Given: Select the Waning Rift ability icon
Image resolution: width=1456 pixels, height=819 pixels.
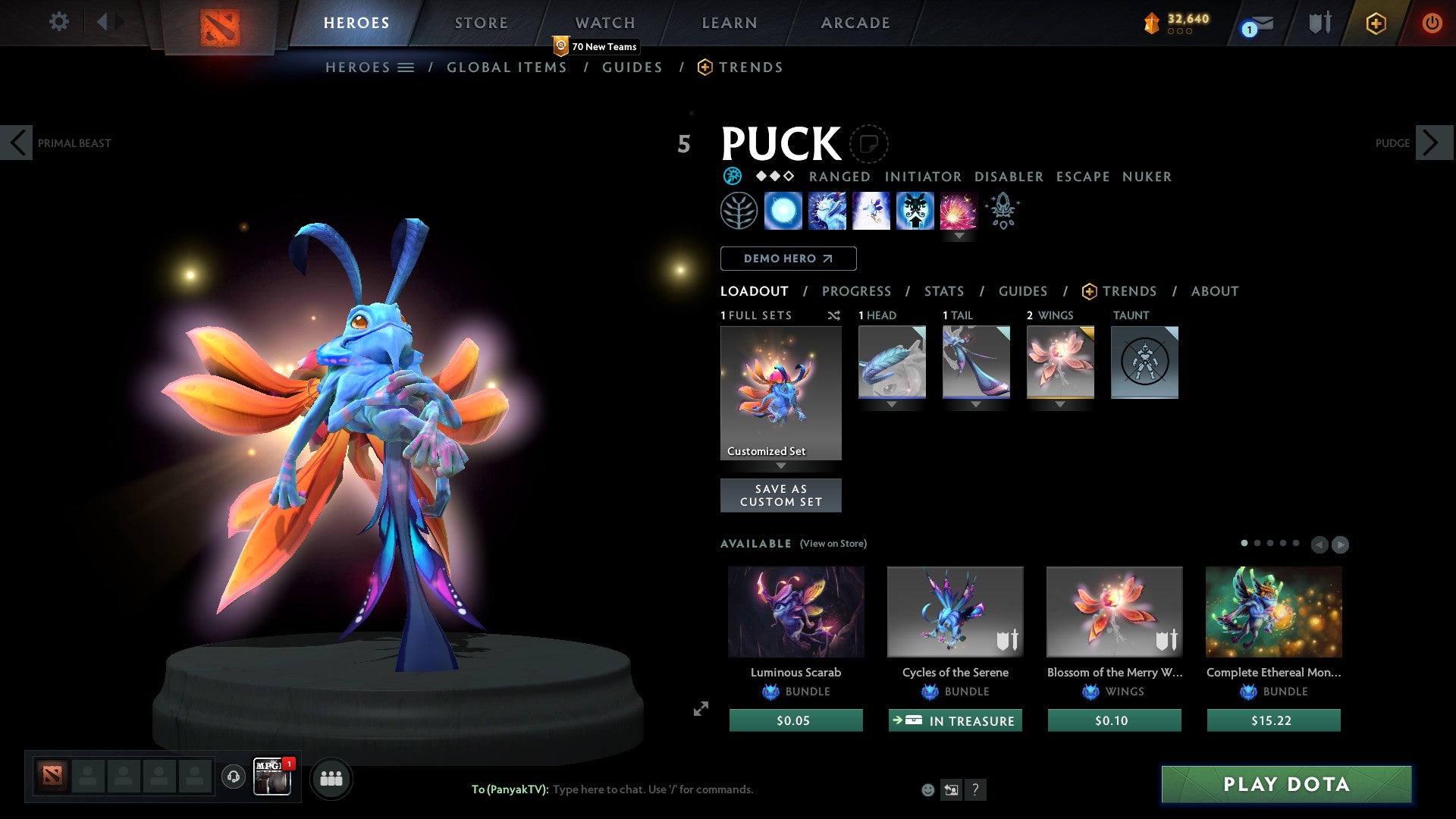Looking at the screenshot, I should click(x=827, y=211).
